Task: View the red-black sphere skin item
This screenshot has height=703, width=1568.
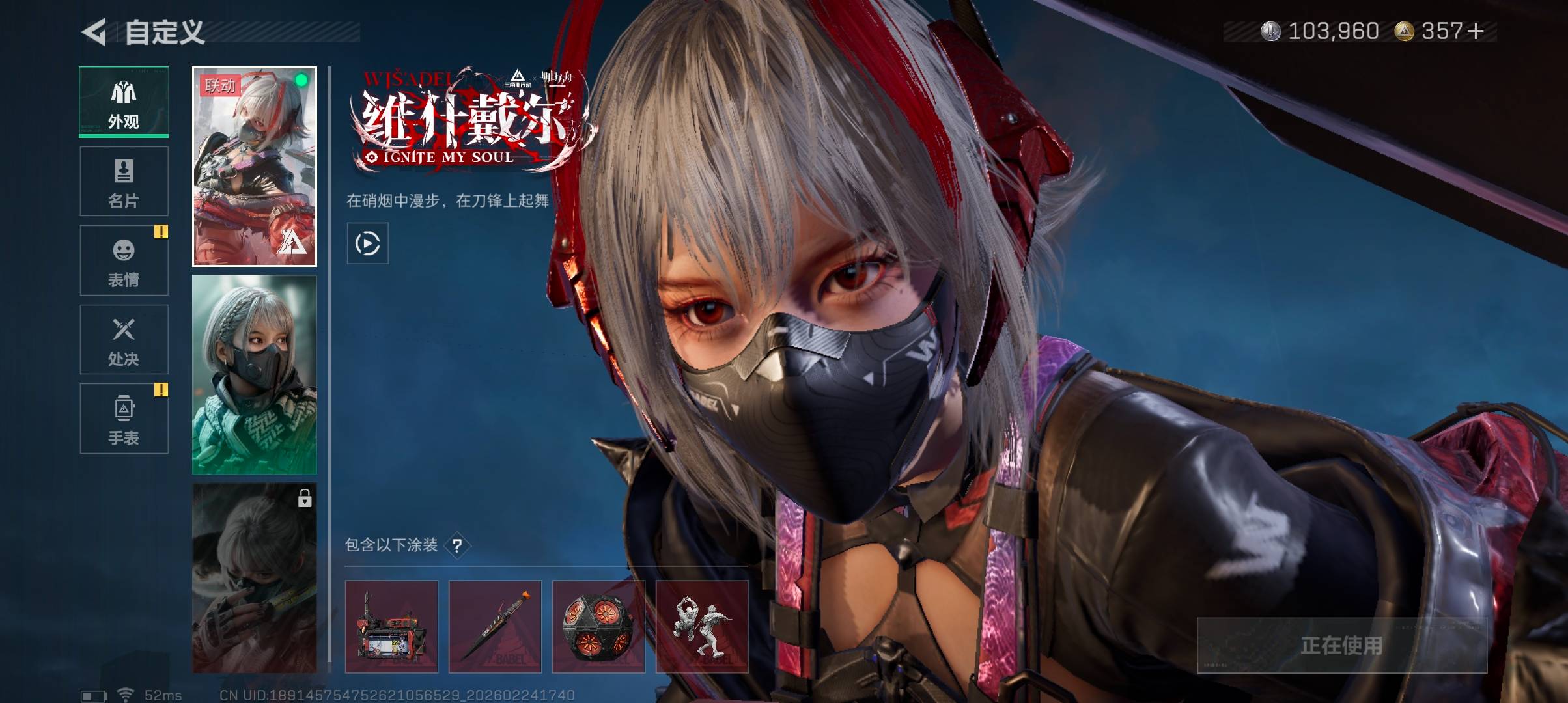Action: click(x=598, y=627)
